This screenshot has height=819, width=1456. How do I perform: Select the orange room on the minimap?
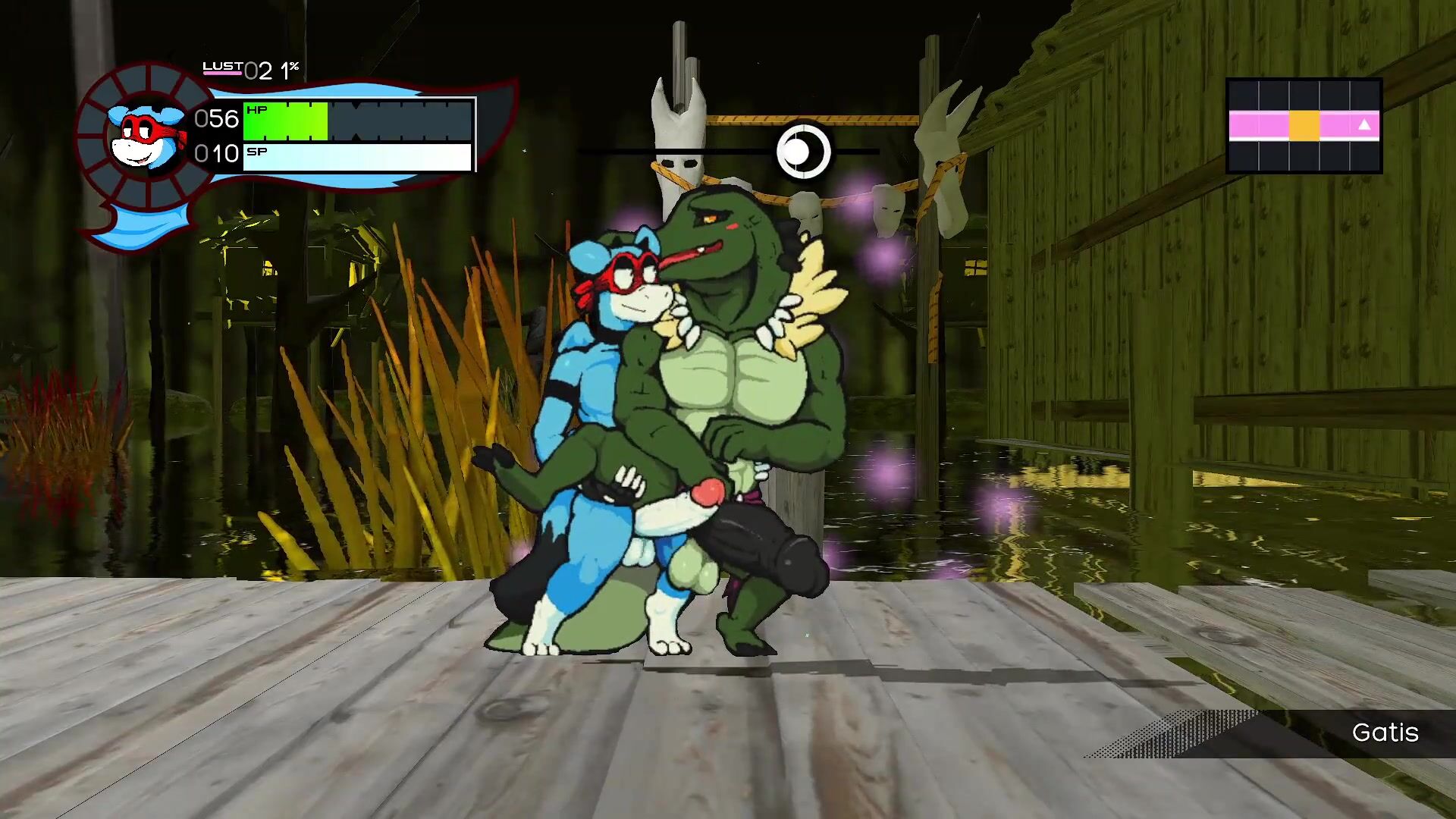coord(1304,126)
